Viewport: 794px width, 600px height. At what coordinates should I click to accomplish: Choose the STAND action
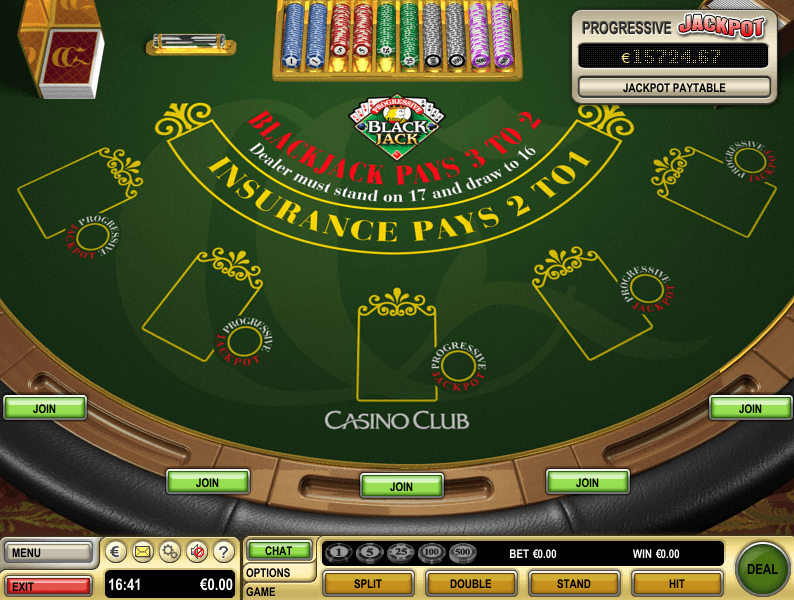[x=573, y=584]
